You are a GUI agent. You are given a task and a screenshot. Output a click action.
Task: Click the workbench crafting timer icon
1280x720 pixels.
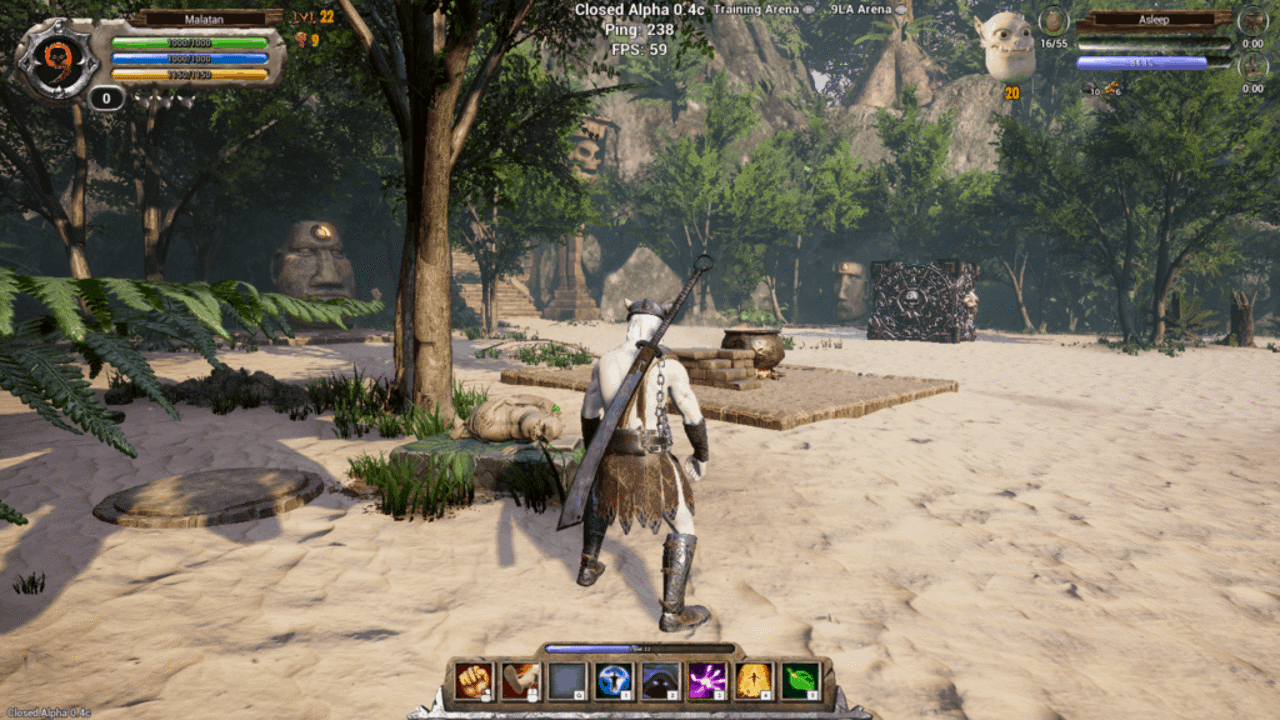(1252, 66)
